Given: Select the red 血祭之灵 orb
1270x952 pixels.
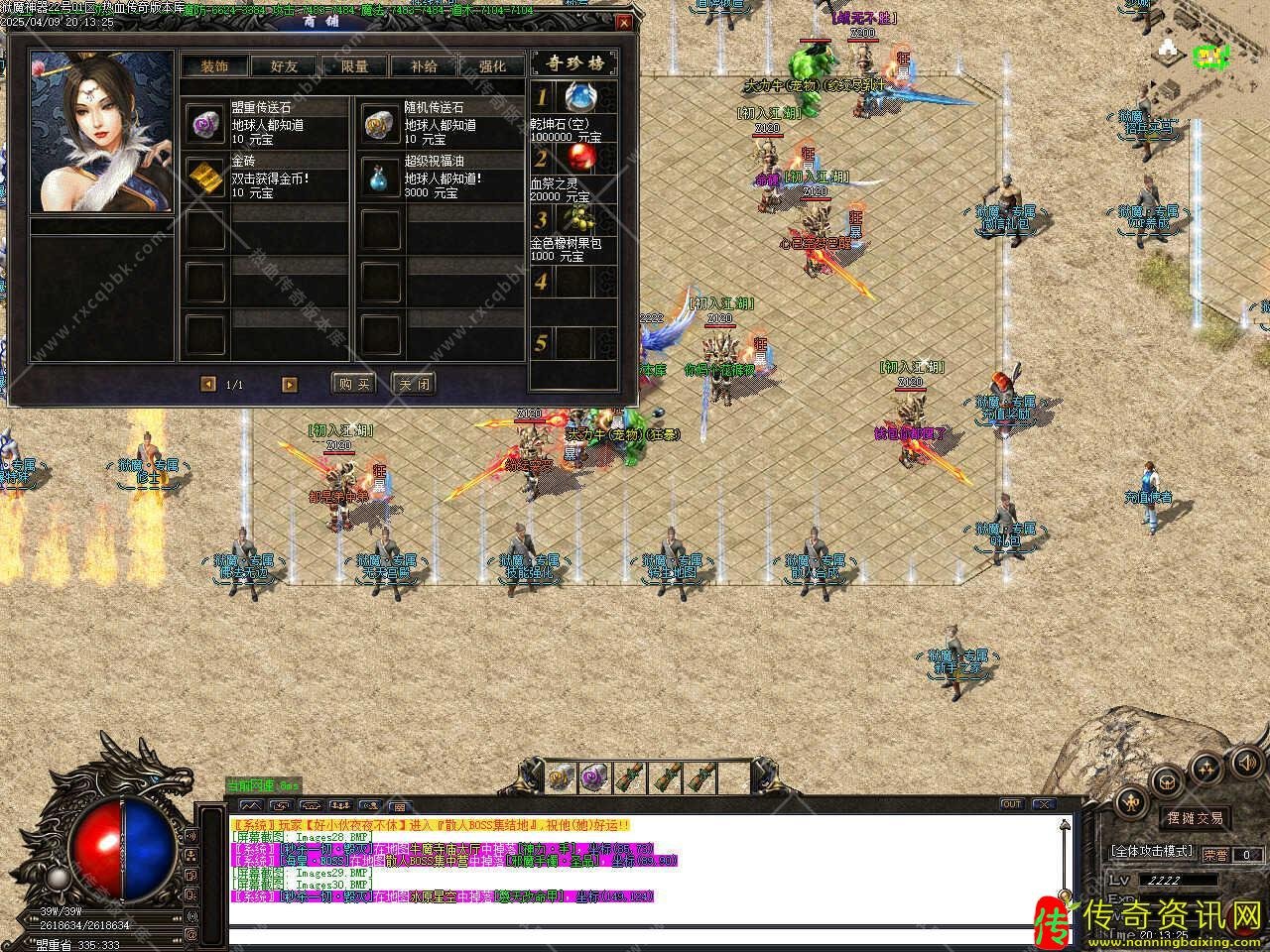Looking at the screenshot, I should (x=578, y=158).
